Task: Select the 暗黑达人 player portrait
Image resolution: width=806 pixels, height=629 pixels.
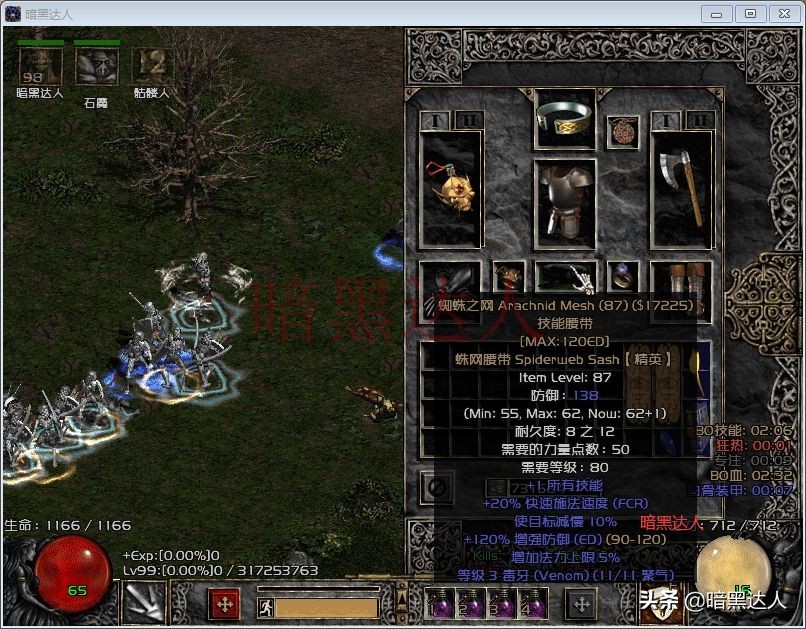Action: [x=40, y=67]
